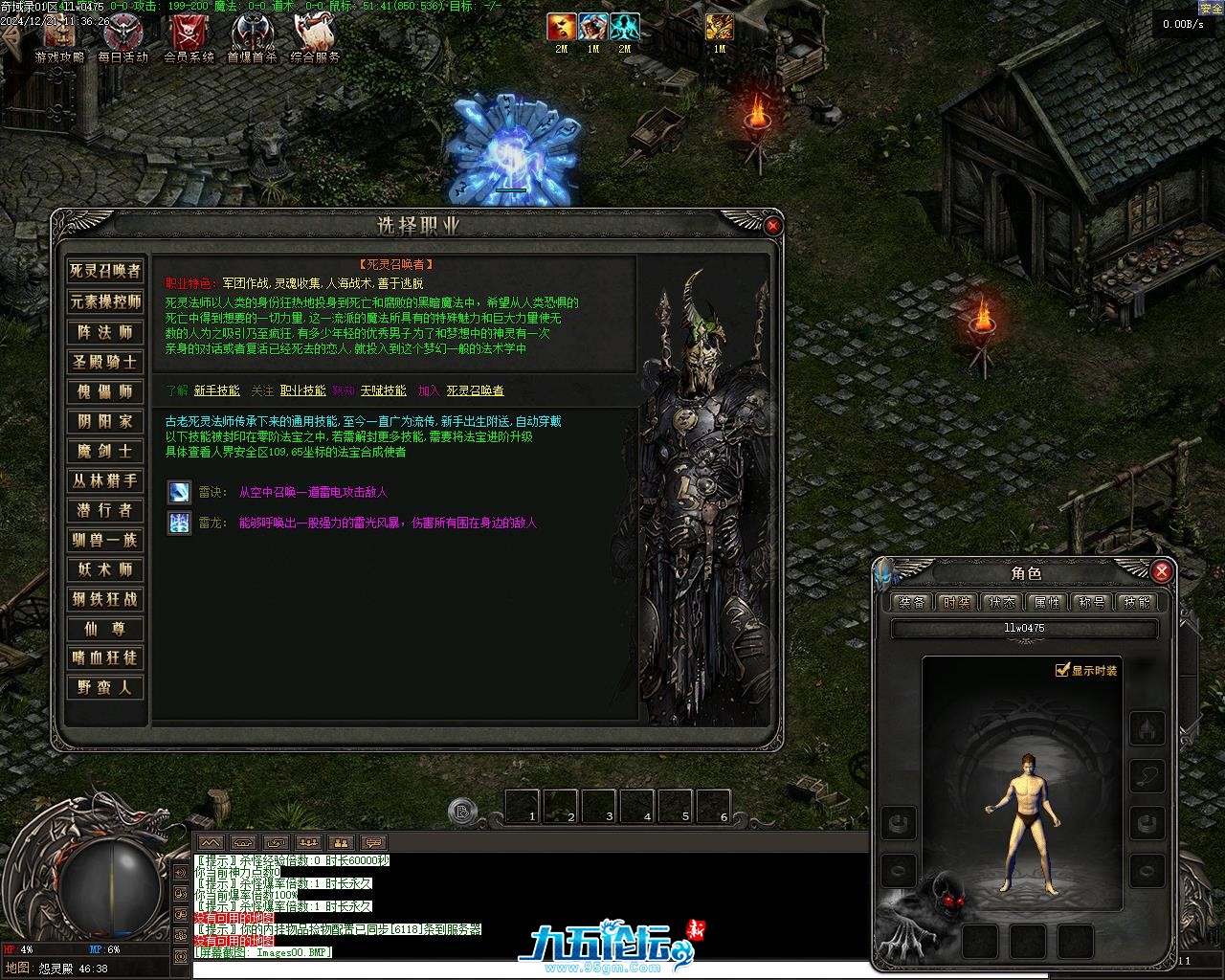This screenshot has height=980, width=1225.
Task: View the 天赋技能 talents
Action: 383,390
